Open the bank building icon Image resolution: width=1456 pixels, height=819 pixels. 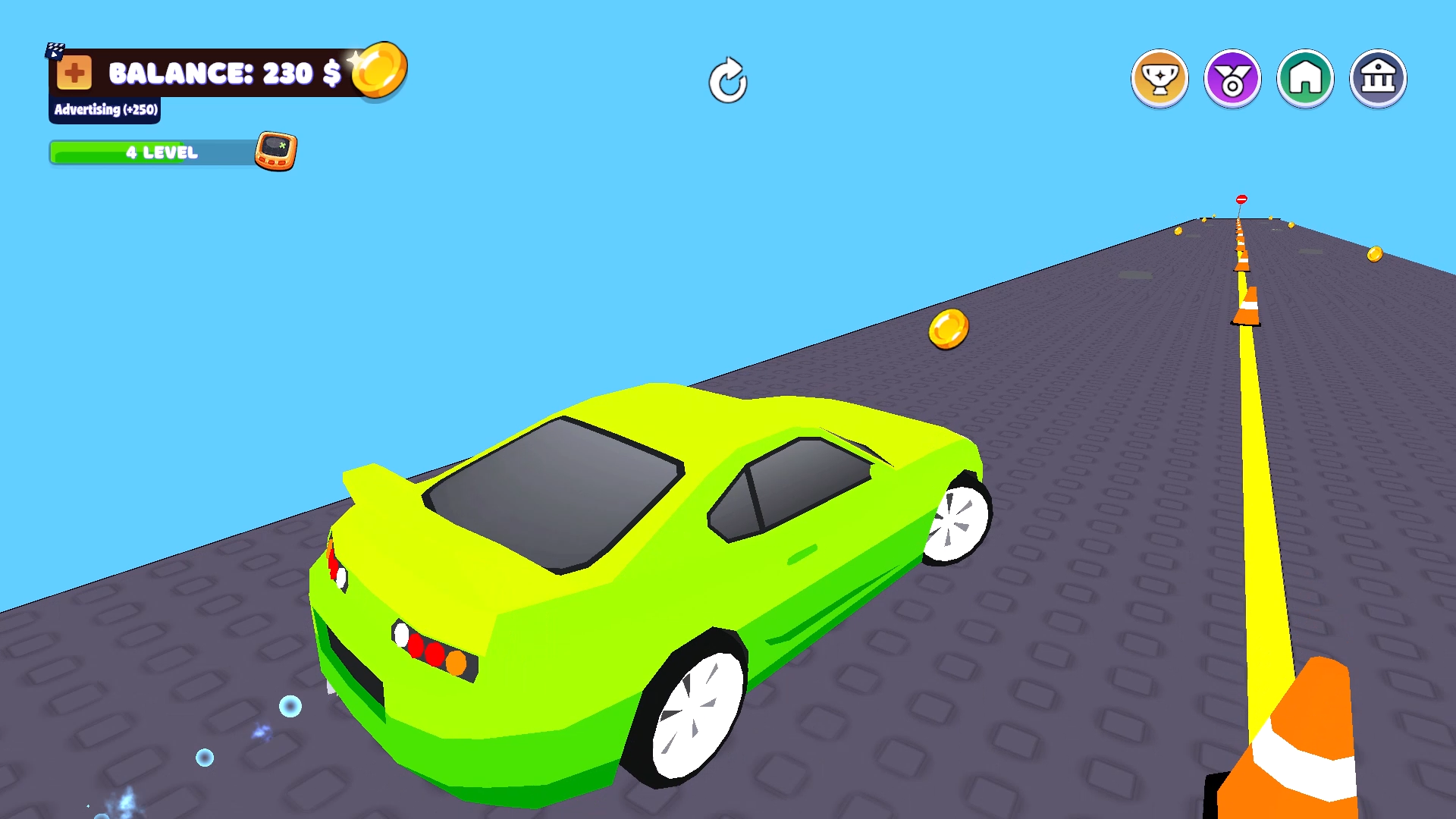(x=1378, y=77)
